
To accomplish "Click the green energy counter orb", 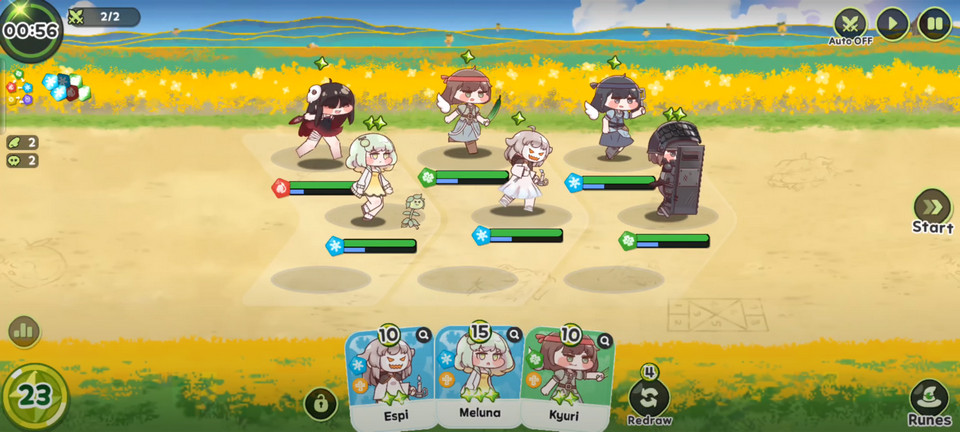I will (x=35, y=396).
